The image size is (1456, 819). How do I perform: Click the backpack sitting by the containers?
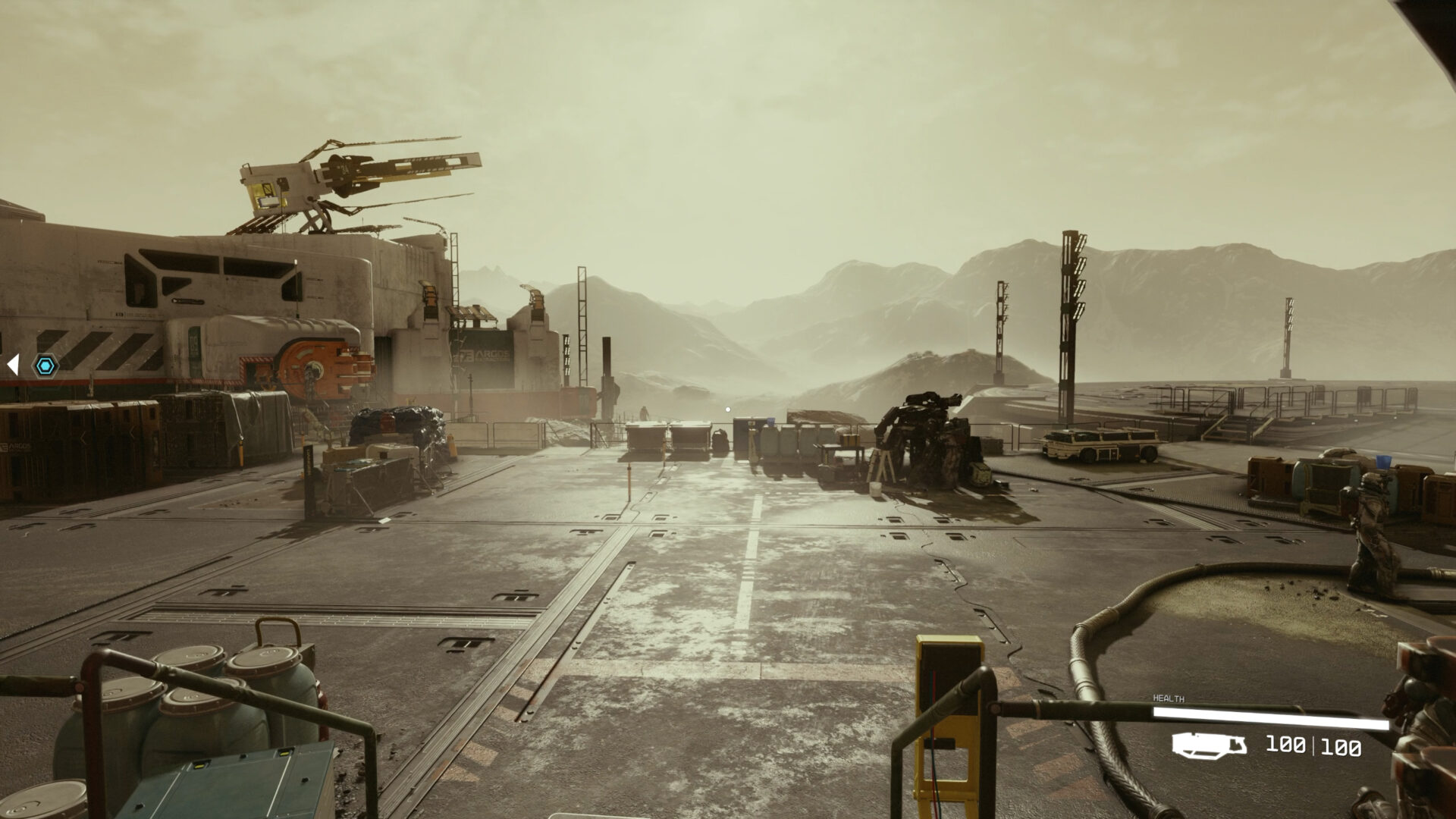719,440
